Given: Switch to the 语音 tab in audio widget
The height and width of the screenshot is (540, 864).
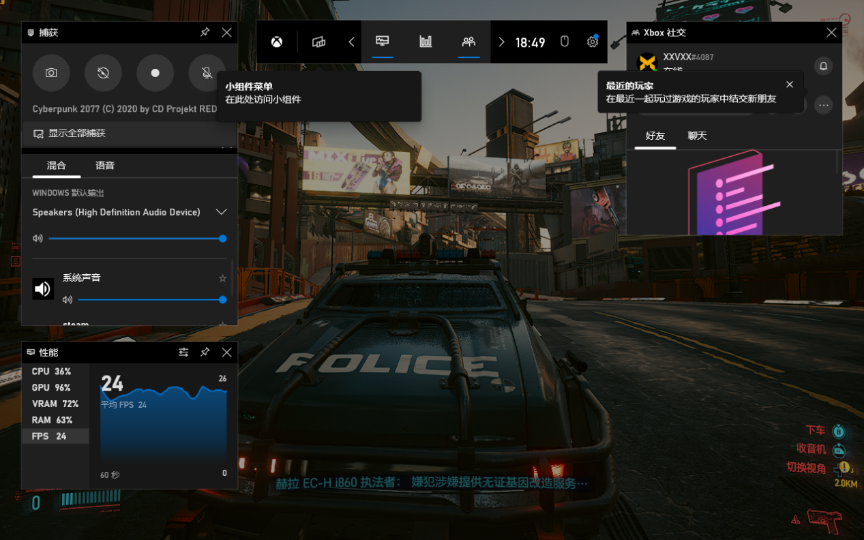Looking at the screenshot, I should [x=104, y=165].
